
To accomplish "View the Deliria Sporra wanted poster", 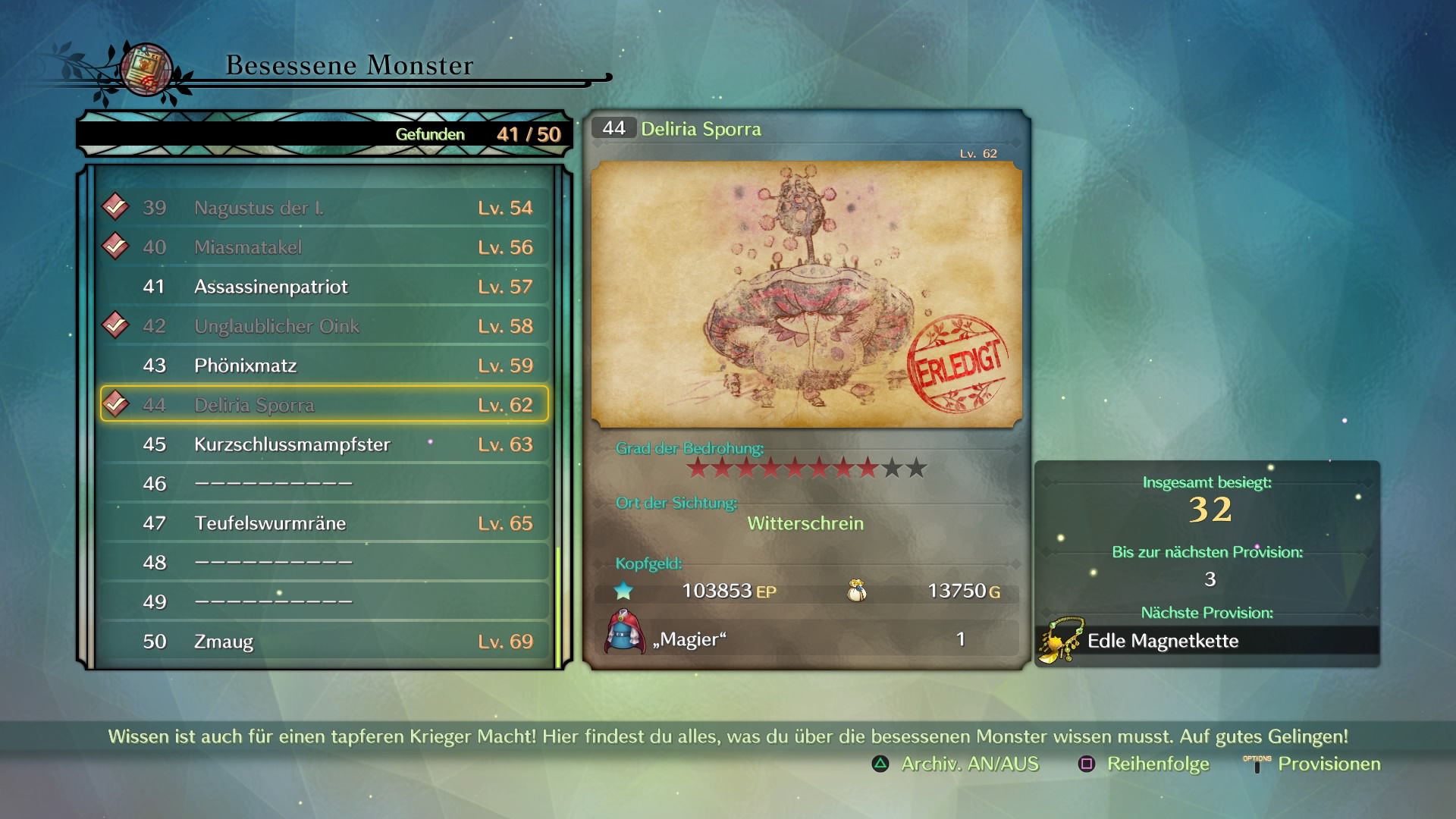I will [806, 294].
